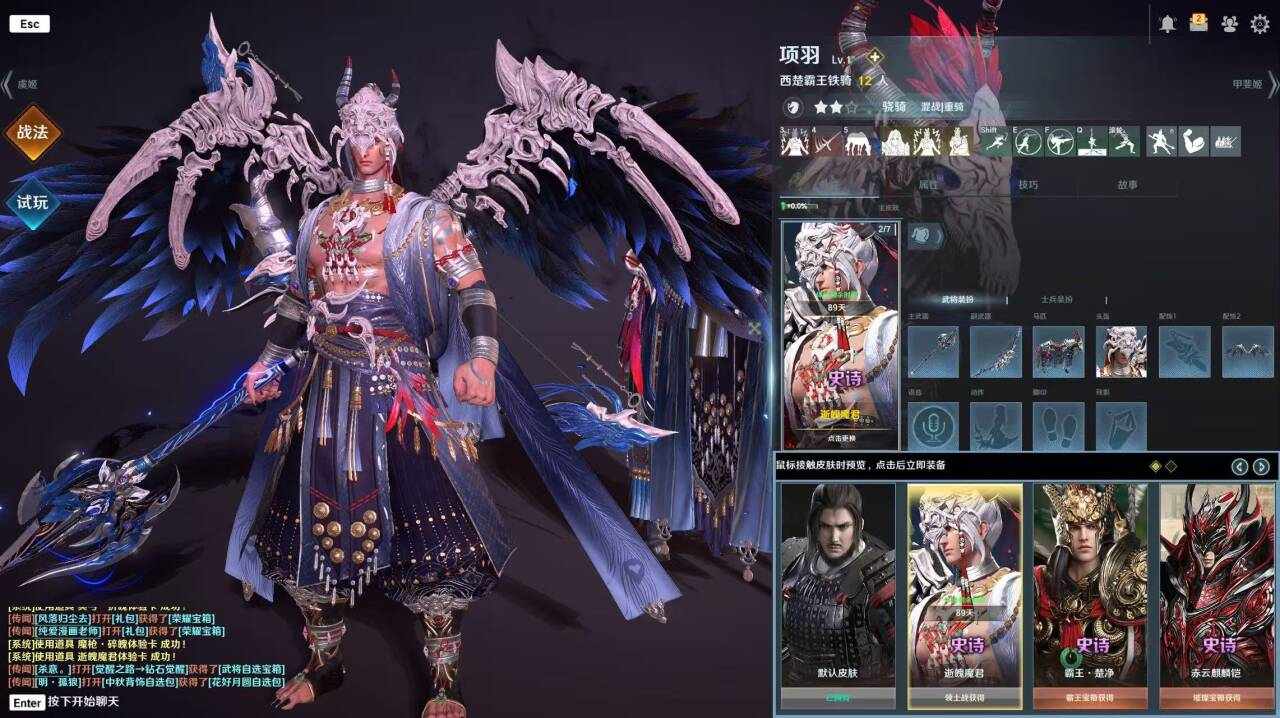This screenshot has width=1280, height=718.
Task: Open the footprints slot
Action: (1058, 427)
